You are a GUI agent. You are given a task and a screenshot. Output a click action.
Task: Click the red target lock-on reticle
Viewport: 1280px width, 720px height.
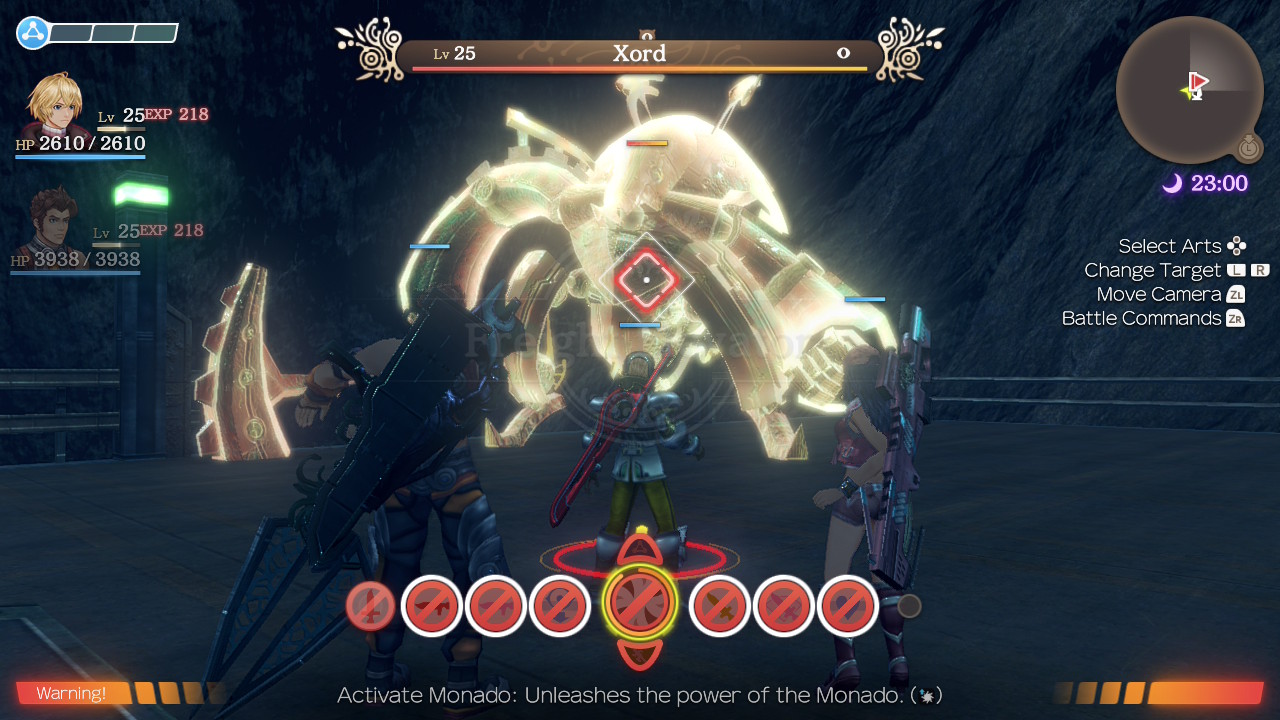[646, 278]
